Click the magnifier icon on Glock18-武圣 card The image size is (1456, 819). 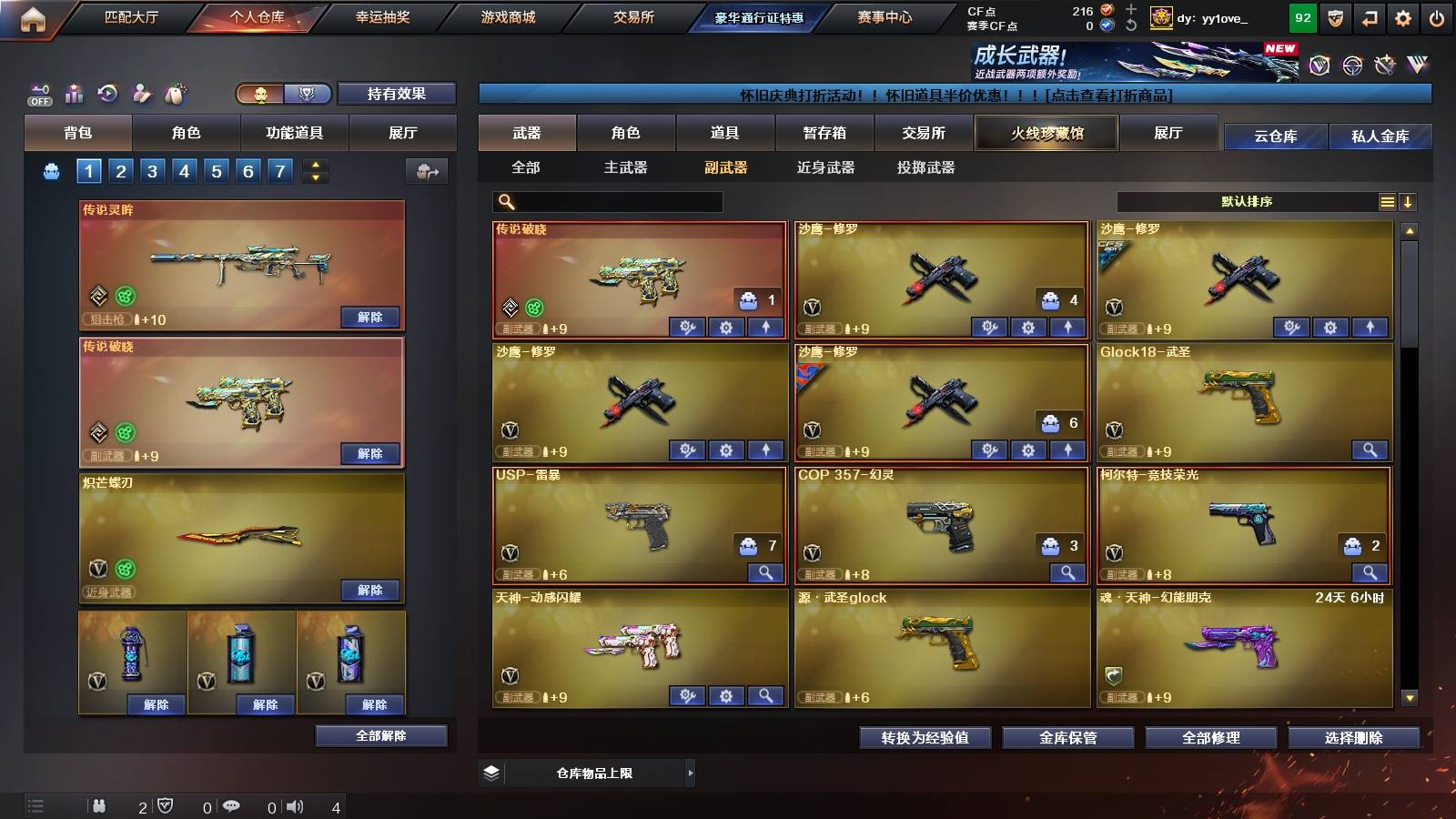click(1370, 450)
